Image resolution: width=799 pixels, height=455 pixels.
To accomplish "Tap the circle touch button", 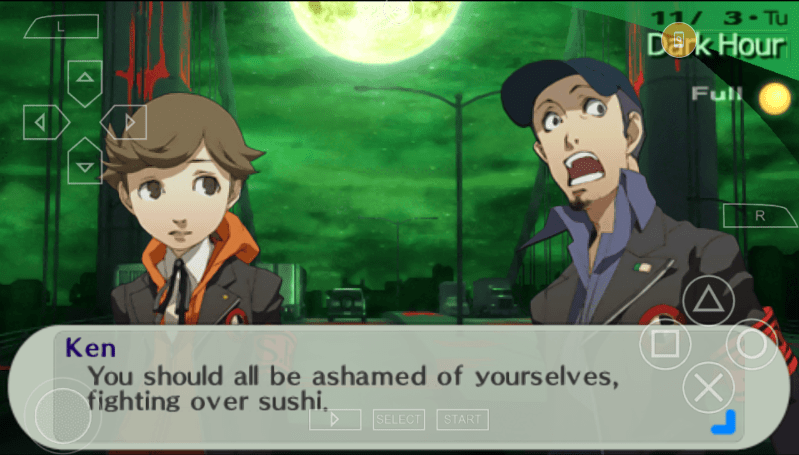I will tap(751, 345).
